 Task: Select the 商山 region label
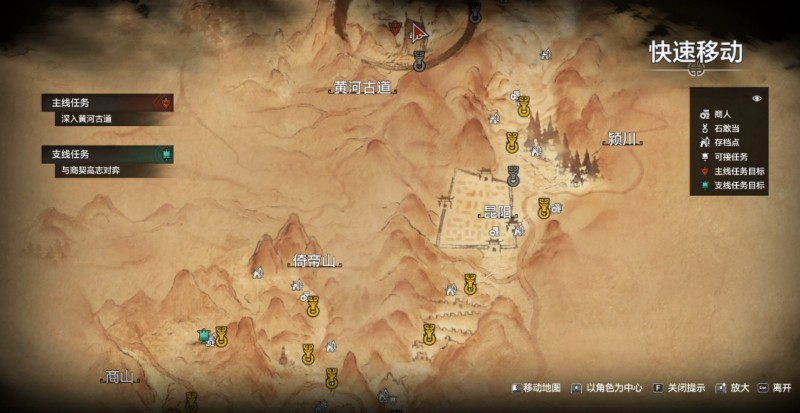[x=119, y=377]
